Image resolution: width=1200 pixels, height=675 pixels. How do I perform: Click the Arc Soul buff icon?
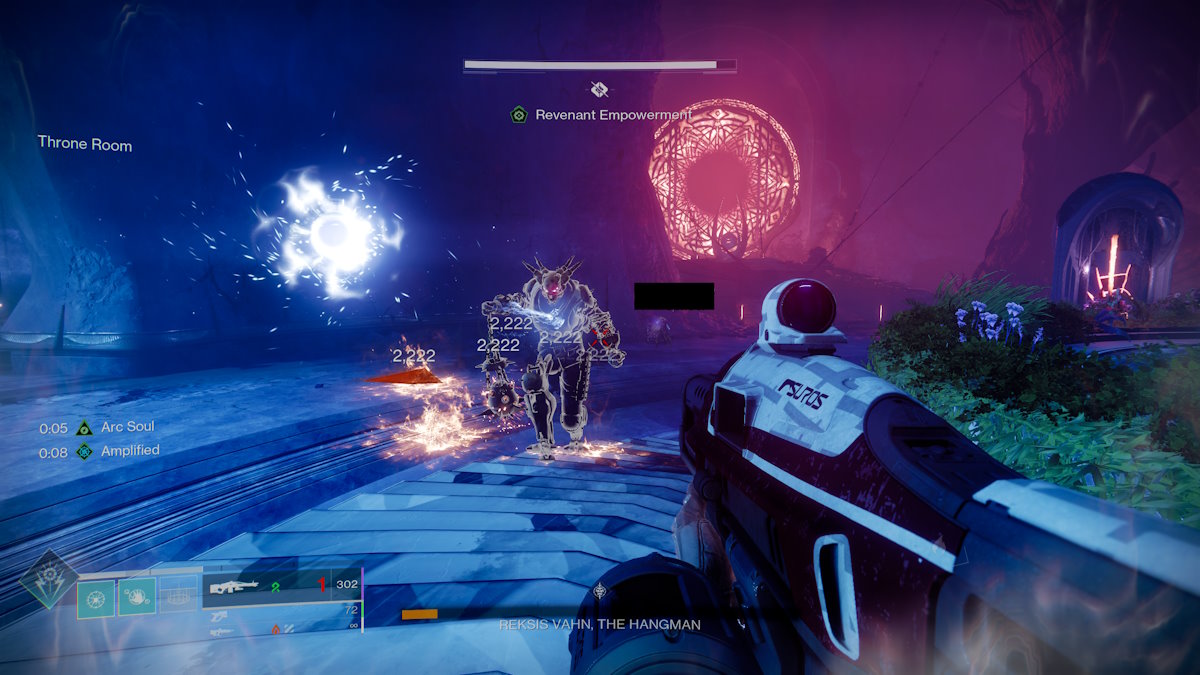coord(84,428)
